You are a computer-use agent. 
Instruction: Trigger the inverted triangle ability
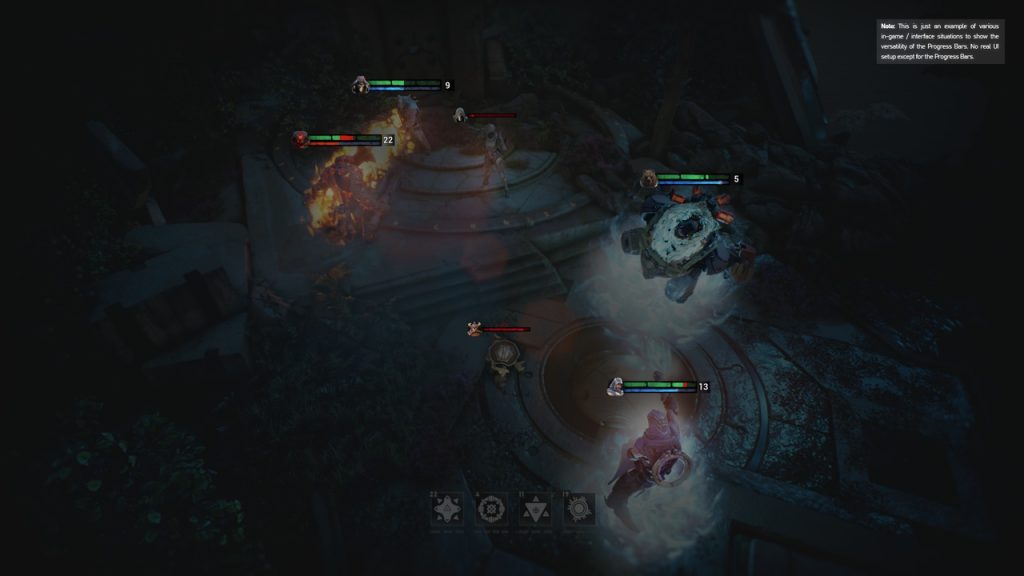point(534,509)
